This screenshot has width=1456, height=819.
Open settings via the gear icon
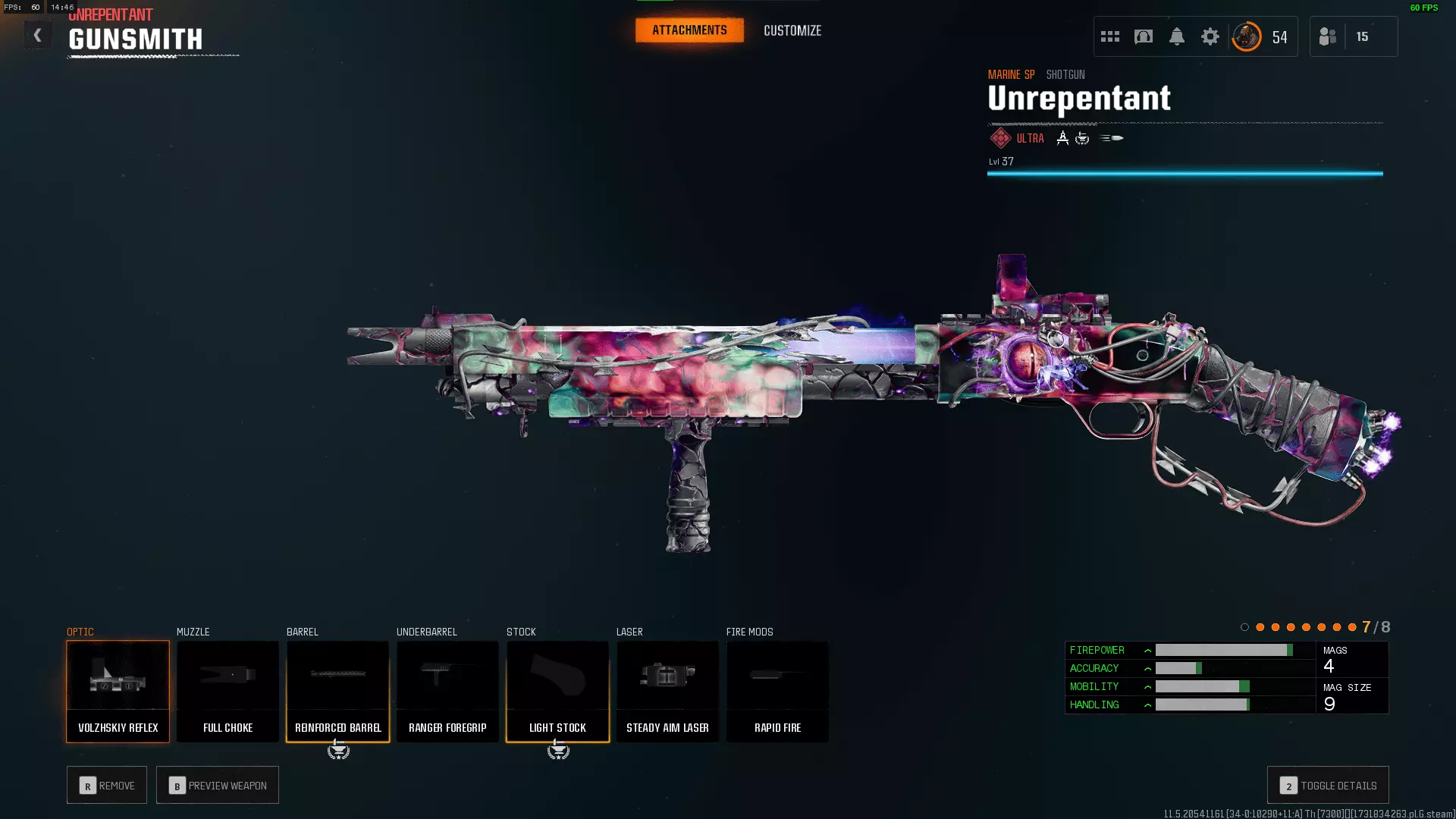coord(1210,36)
